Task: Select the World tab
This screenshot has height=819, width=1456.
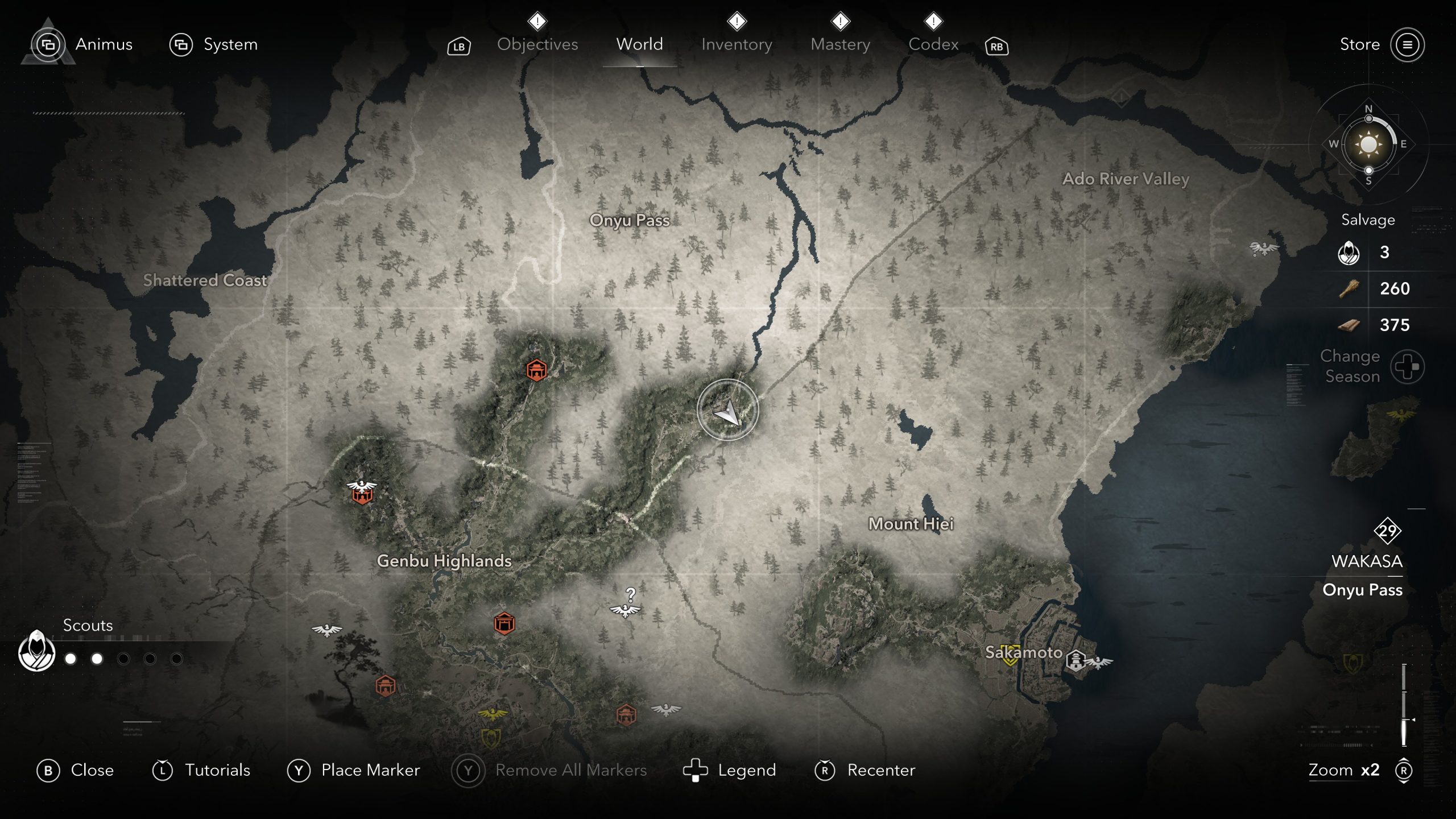Action: click(x=639, y=44)
